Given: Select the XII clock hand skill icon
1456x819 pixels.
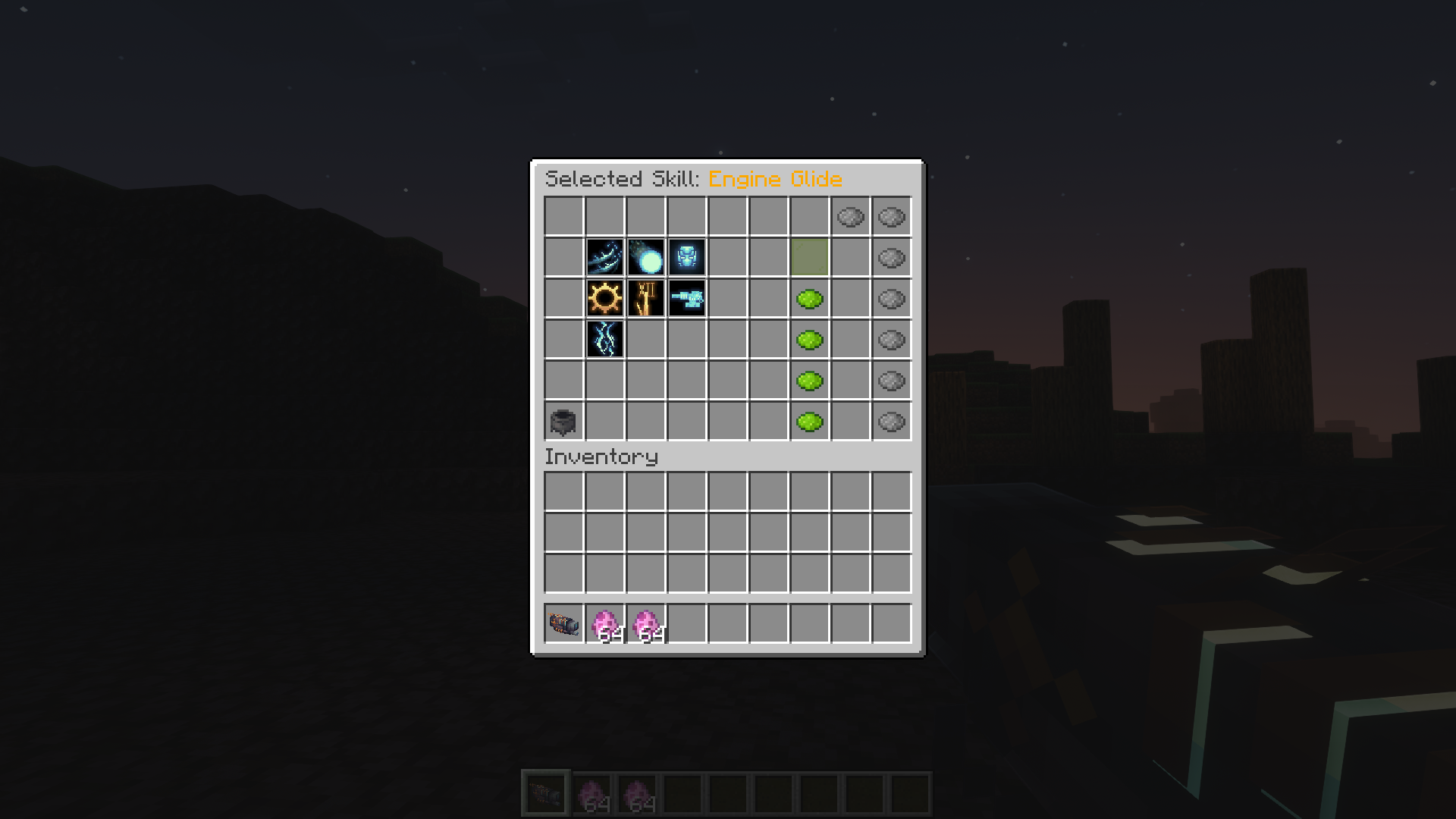Looking at the screenshot, I should [x=645, y=299].
